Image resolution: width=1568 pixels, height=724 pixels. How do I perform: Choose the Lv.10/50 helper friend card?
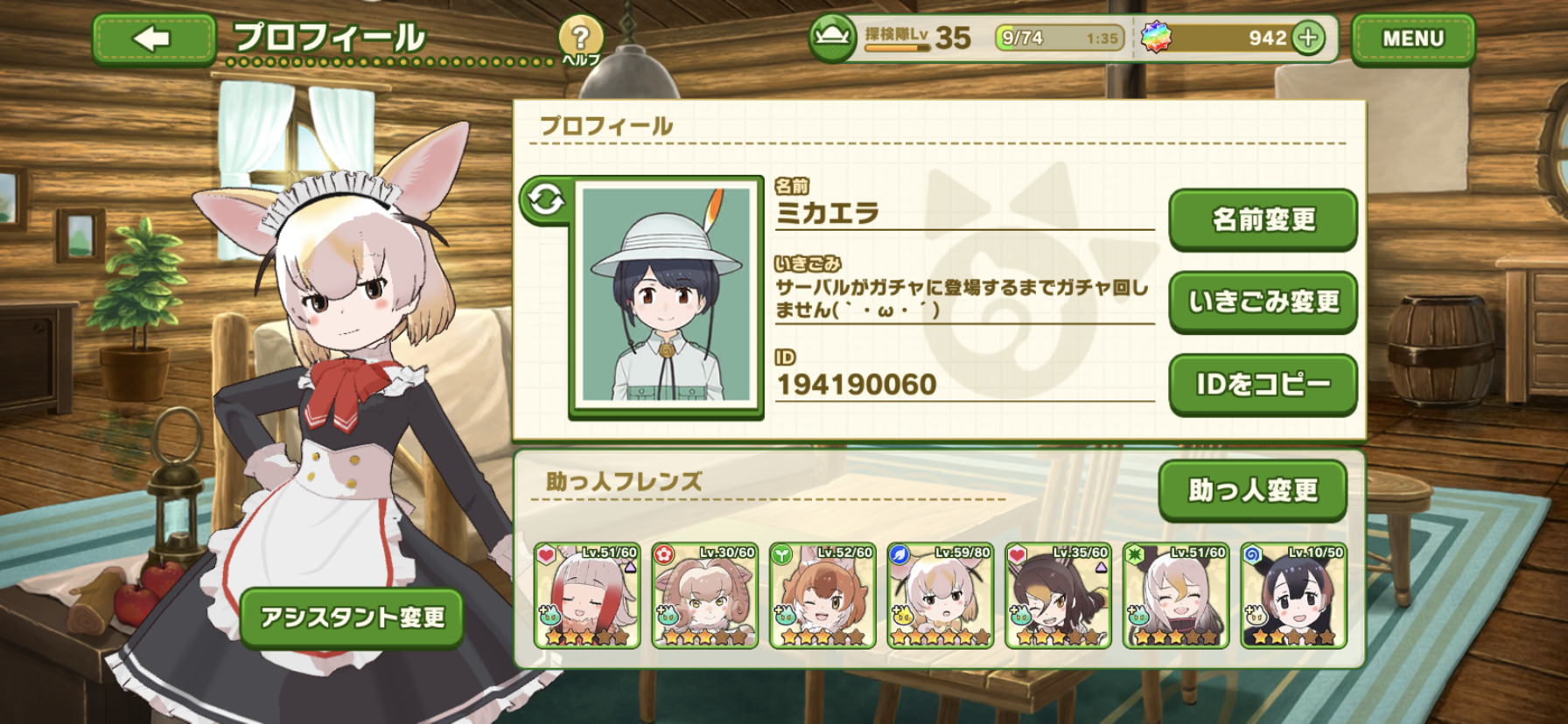click(1293, 595)
